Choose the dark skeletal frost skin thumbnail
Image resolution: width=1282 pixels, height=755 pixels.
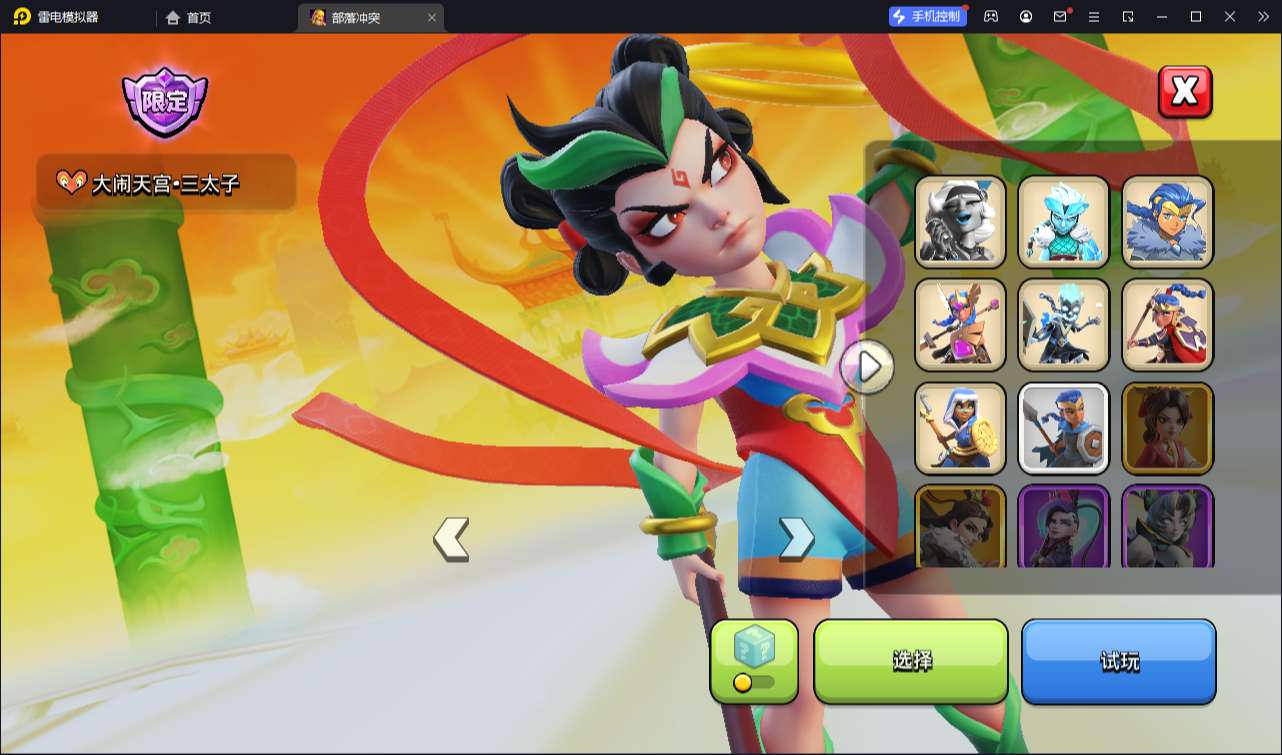pos(1064,325)
